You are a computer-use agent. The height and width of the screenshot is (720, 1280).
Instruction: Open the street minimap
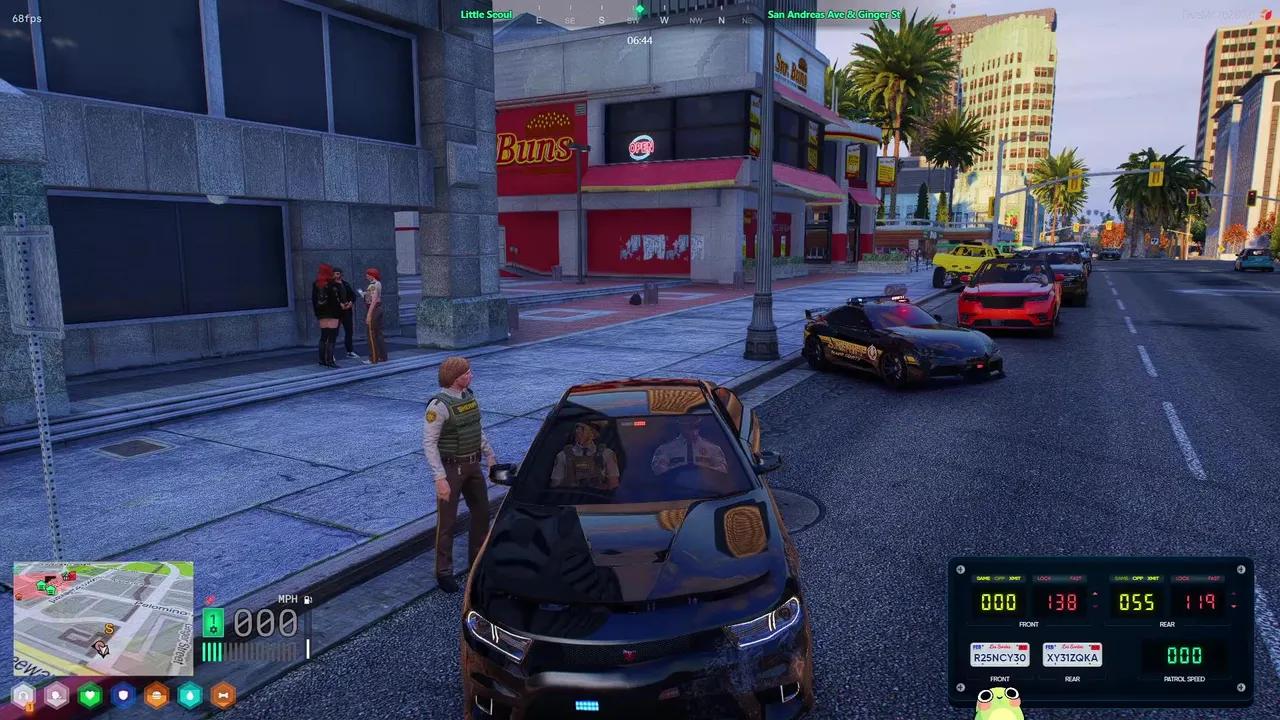102,618
